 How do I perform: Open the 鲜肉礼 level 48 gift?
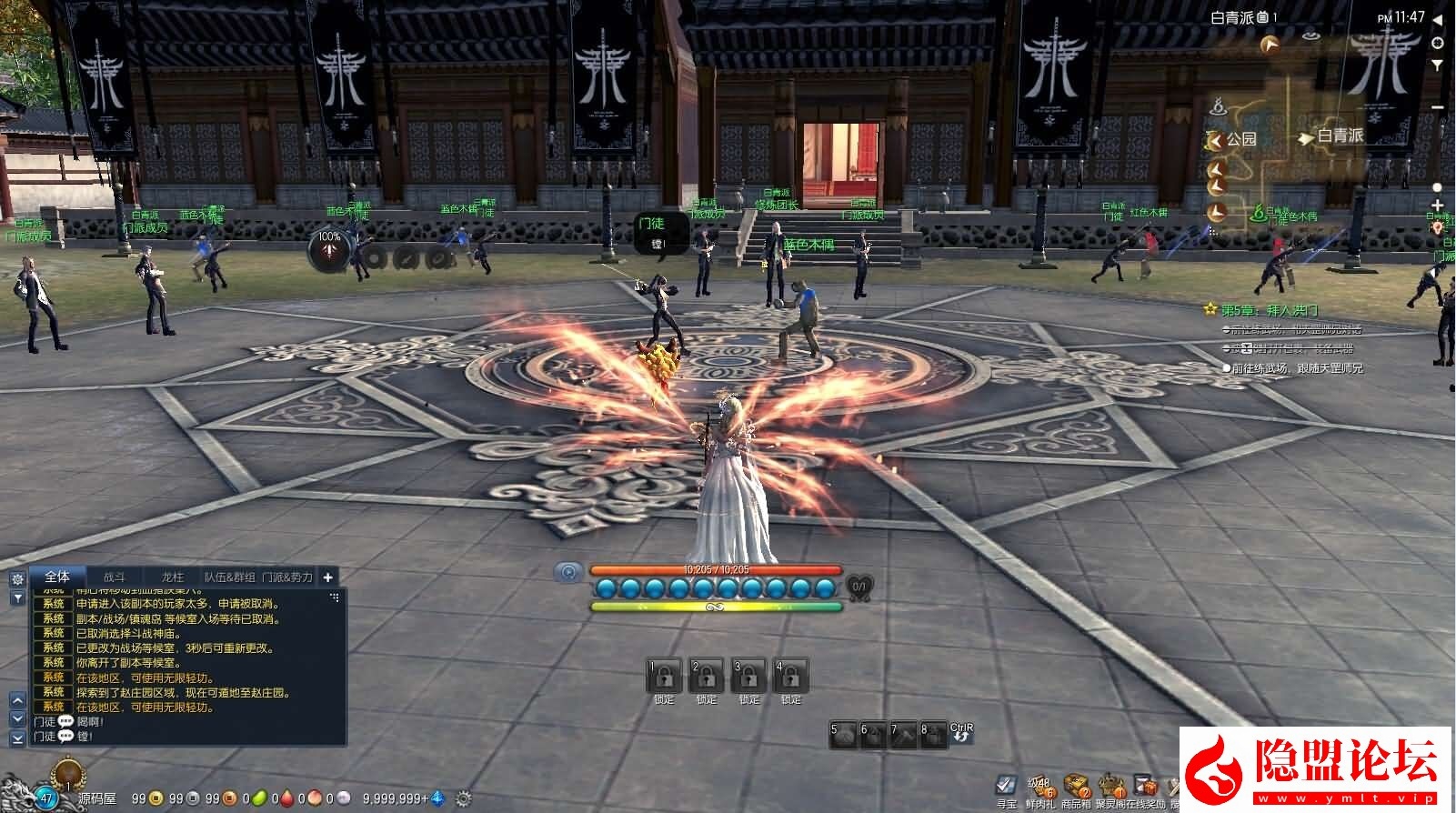[1039, 786]
